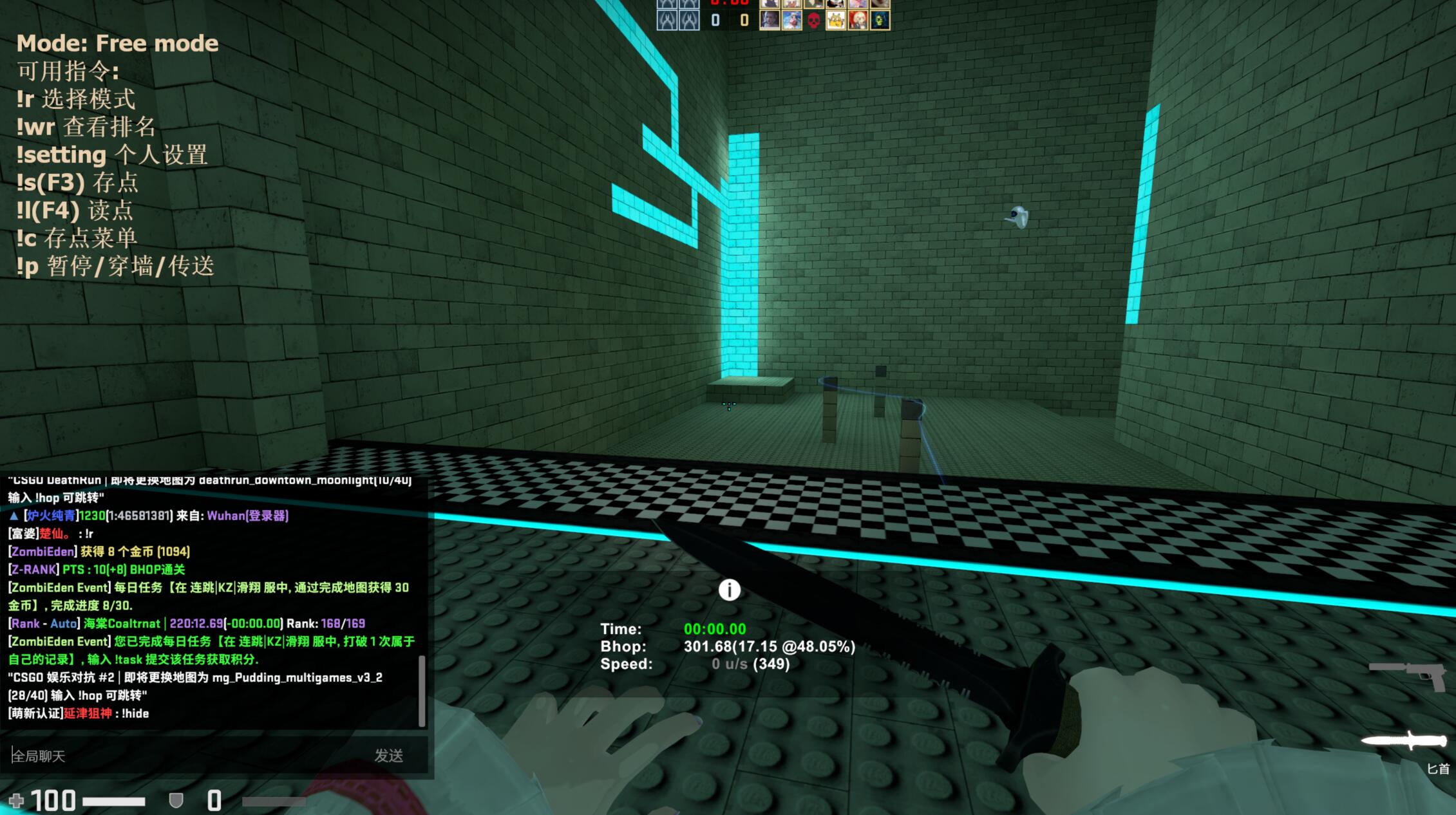Send the chat message with 发送

pyautogui.click(x=389, y=755)
